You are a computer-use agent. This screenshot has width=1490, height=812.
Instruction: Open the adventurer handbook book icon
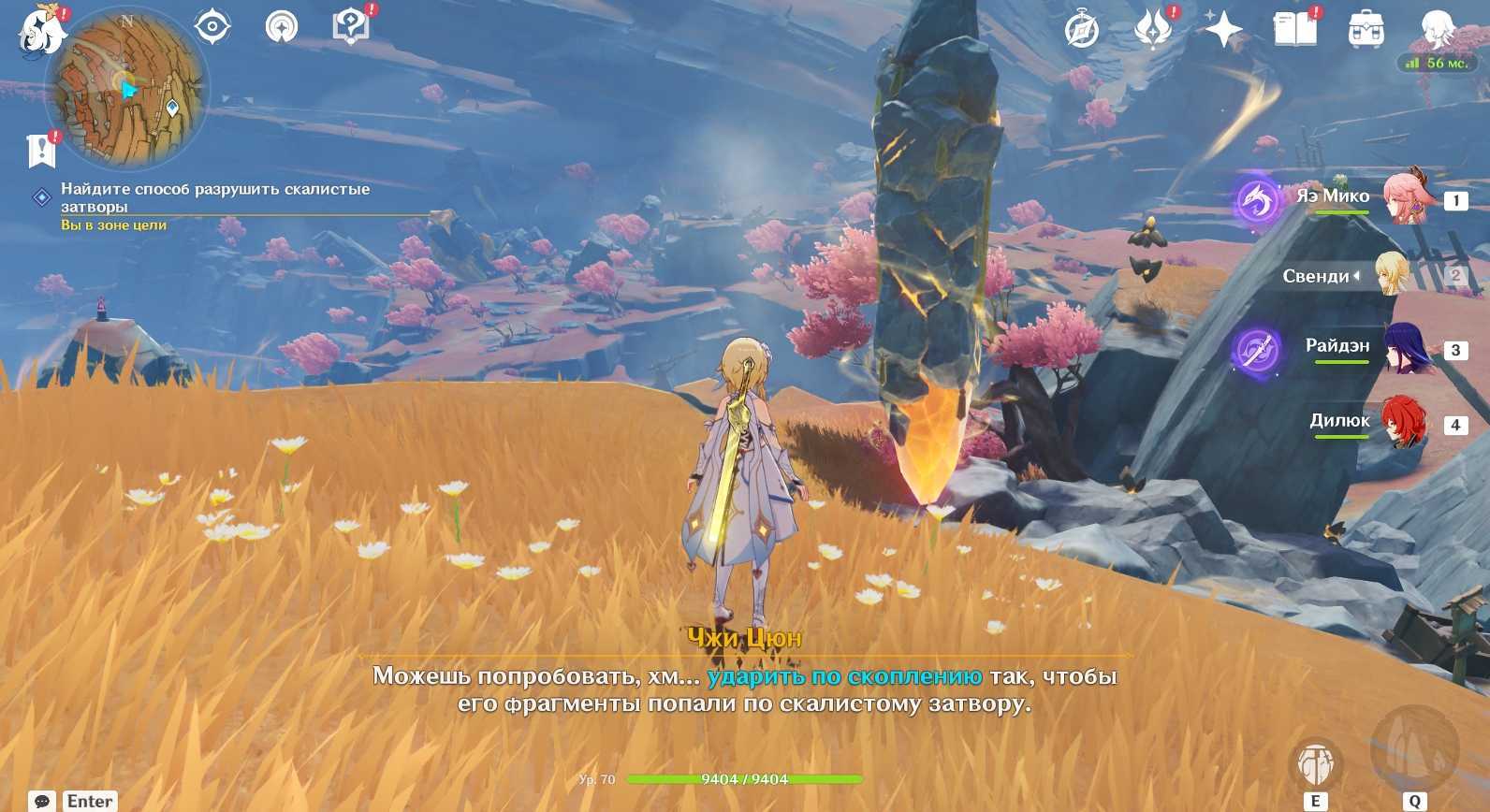coord(1295,30)
